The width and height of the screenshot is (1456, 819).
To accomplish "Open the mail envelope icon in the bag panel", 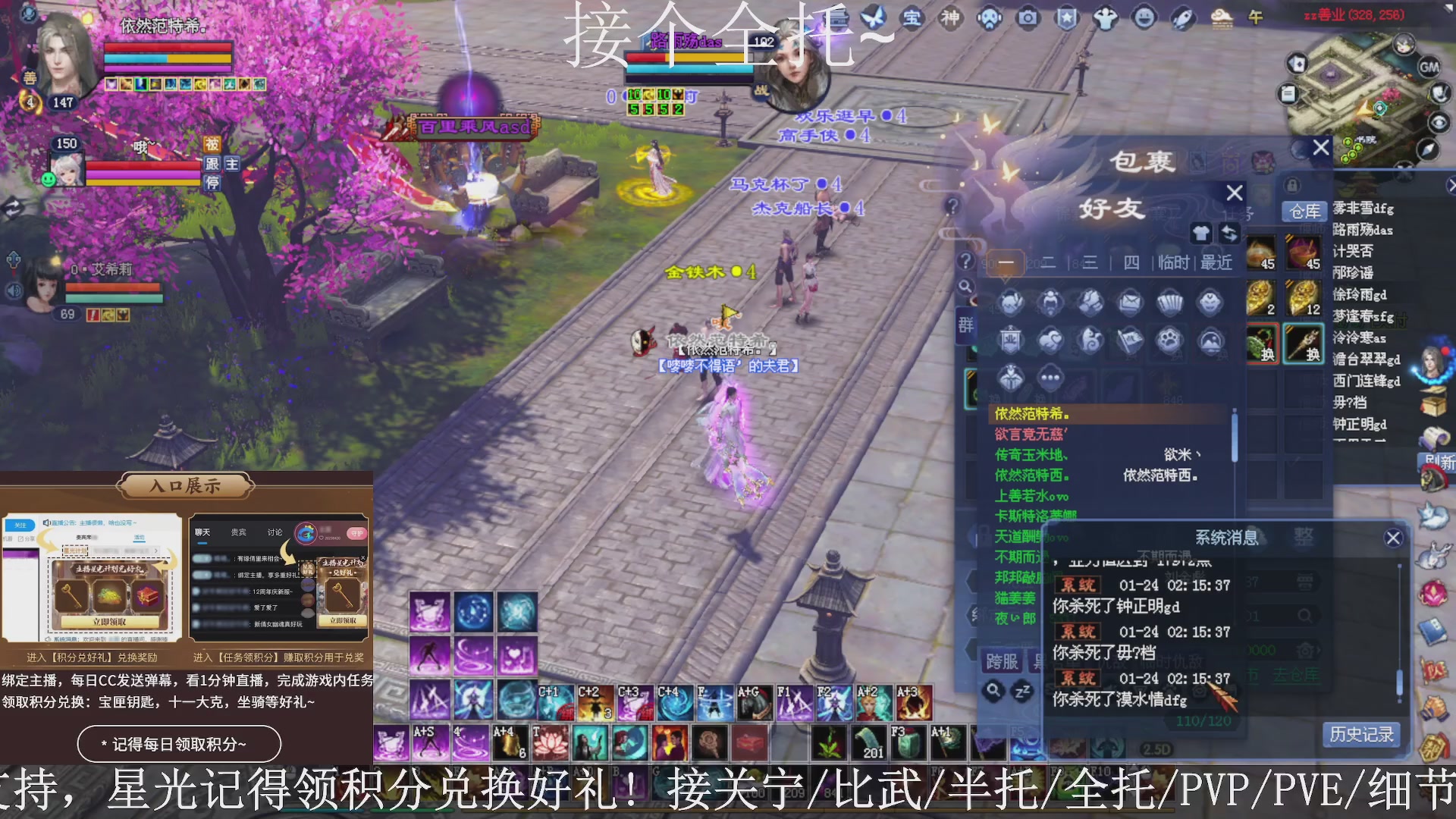I will (1130, 303).
